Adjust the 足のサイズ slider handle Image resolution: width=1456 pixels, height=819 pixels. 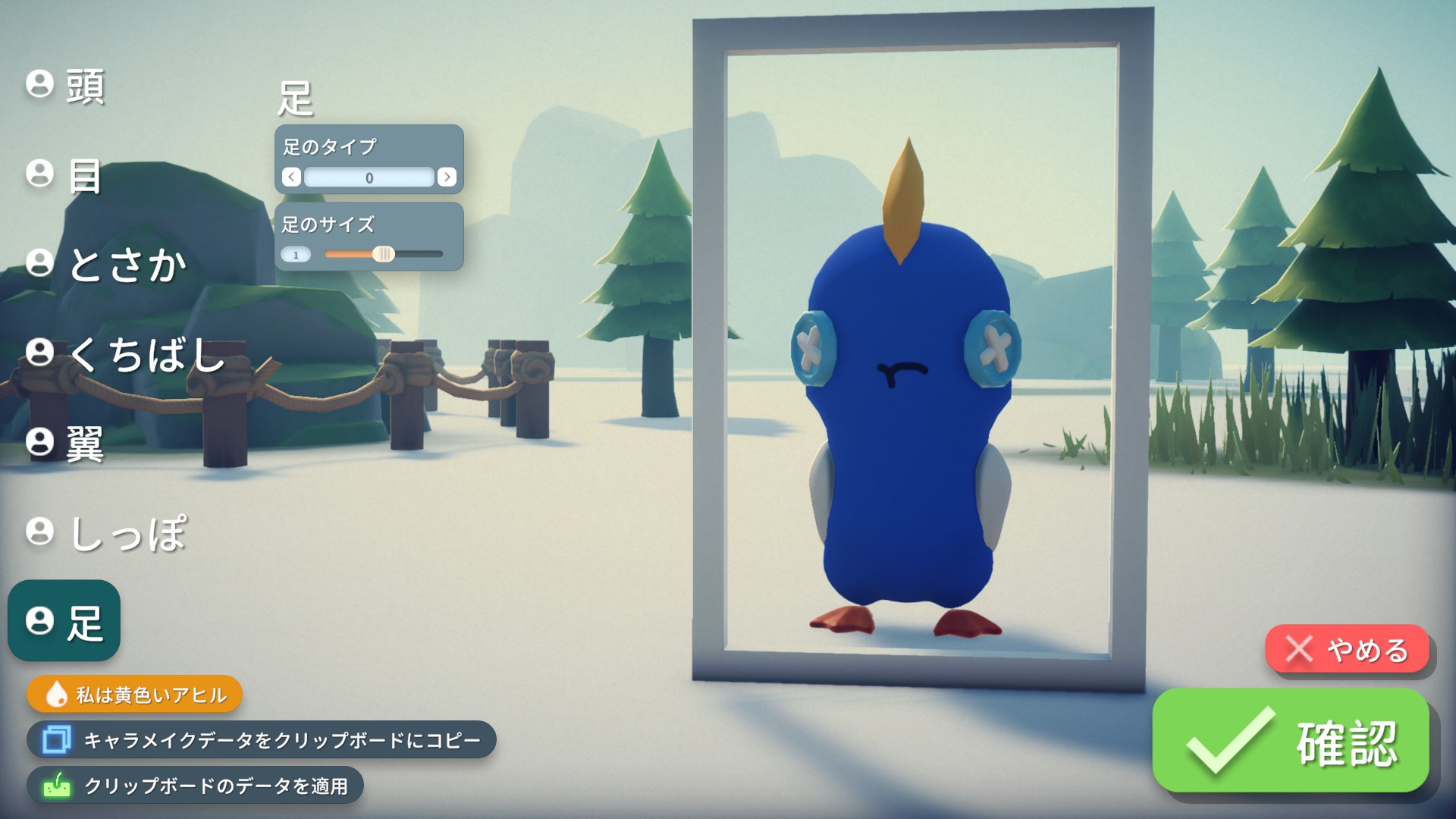pos(385,254)
